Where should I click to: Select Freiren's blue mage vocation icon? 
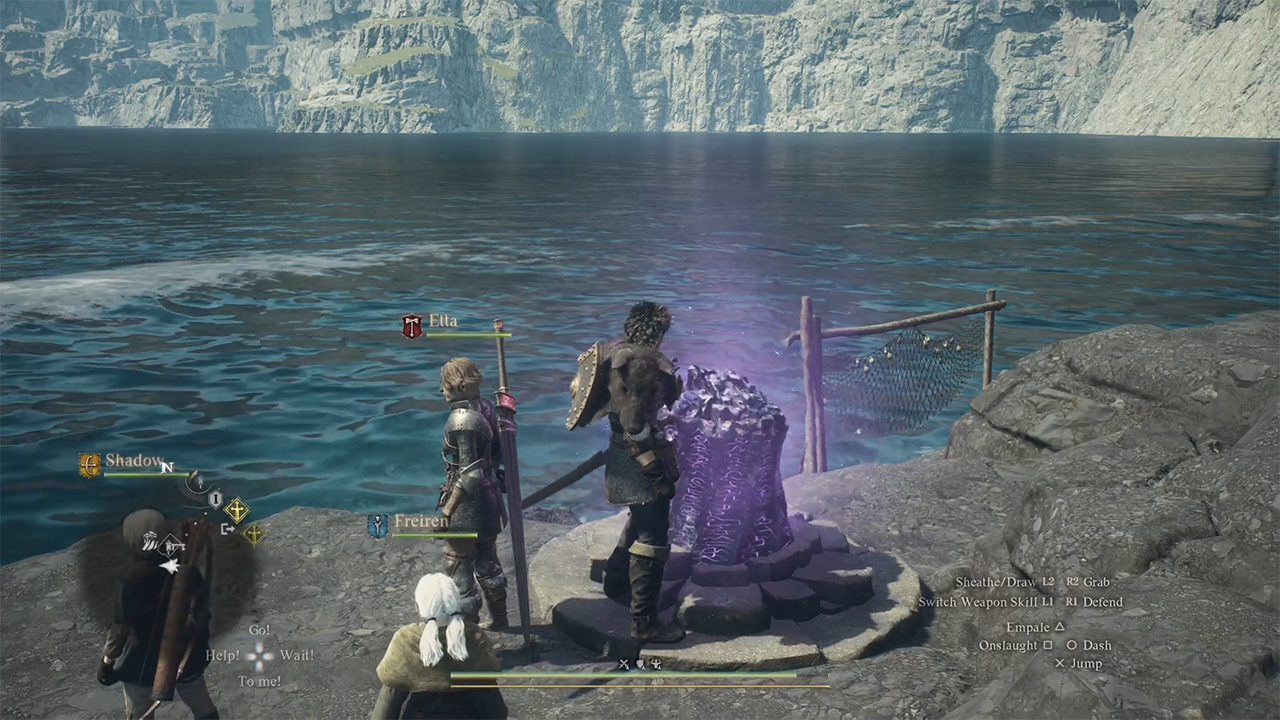[x=377, y=526]
